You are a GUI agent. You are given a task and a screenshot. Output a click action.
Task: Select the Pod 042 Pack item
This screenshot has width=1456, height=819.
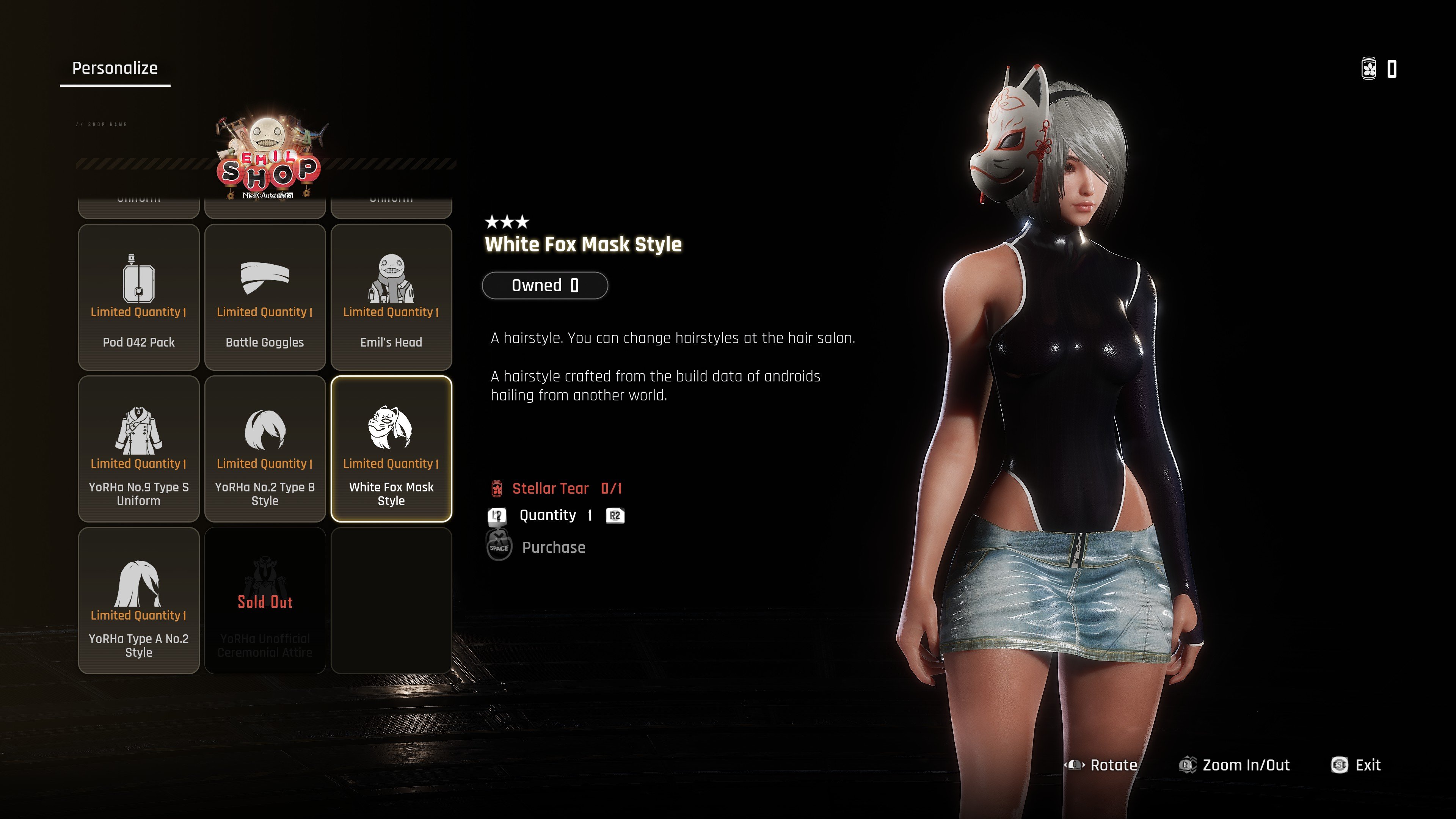138,297
